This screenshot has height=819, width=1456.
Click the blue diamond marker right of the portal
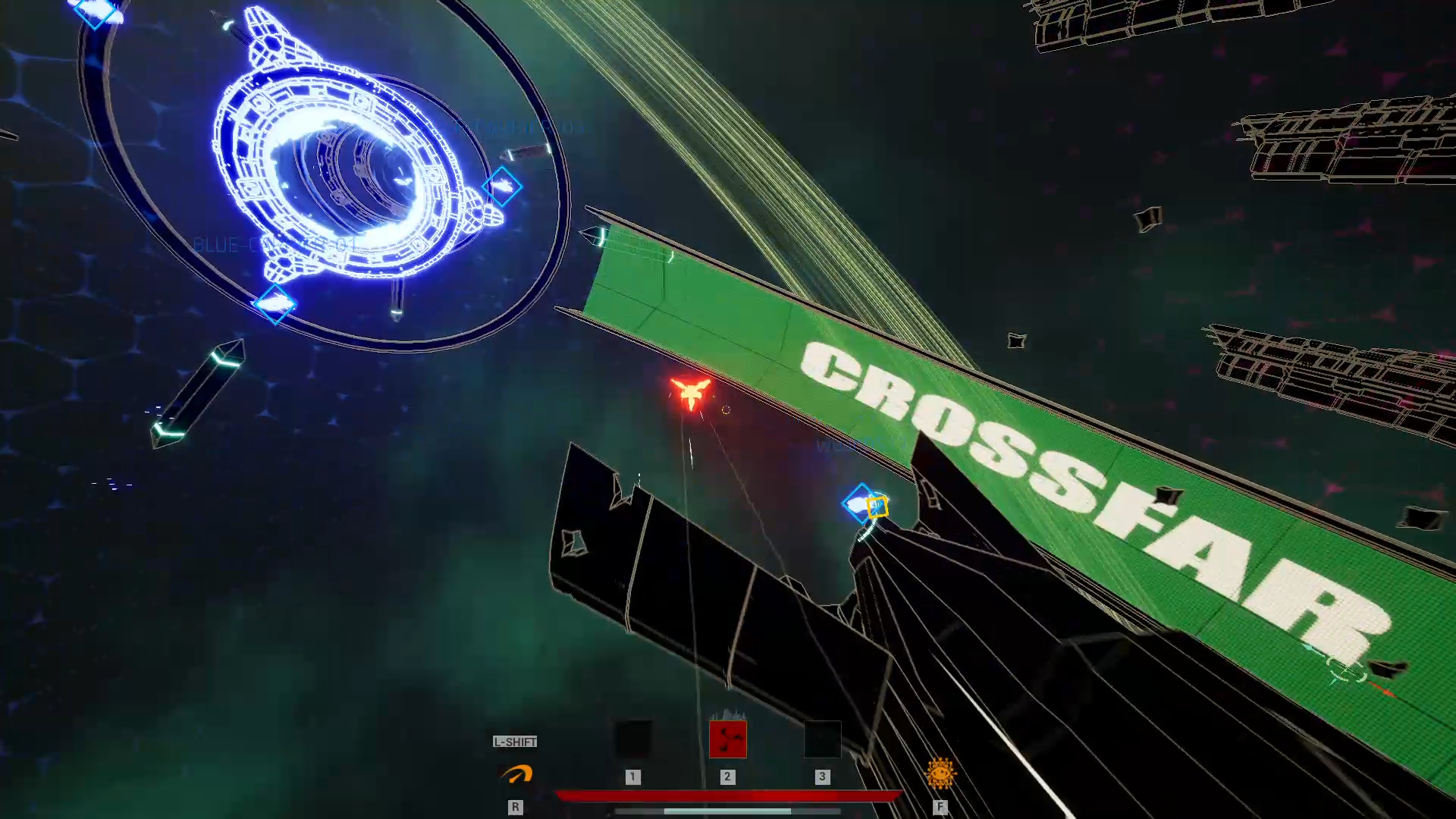[x=503, y=187]
